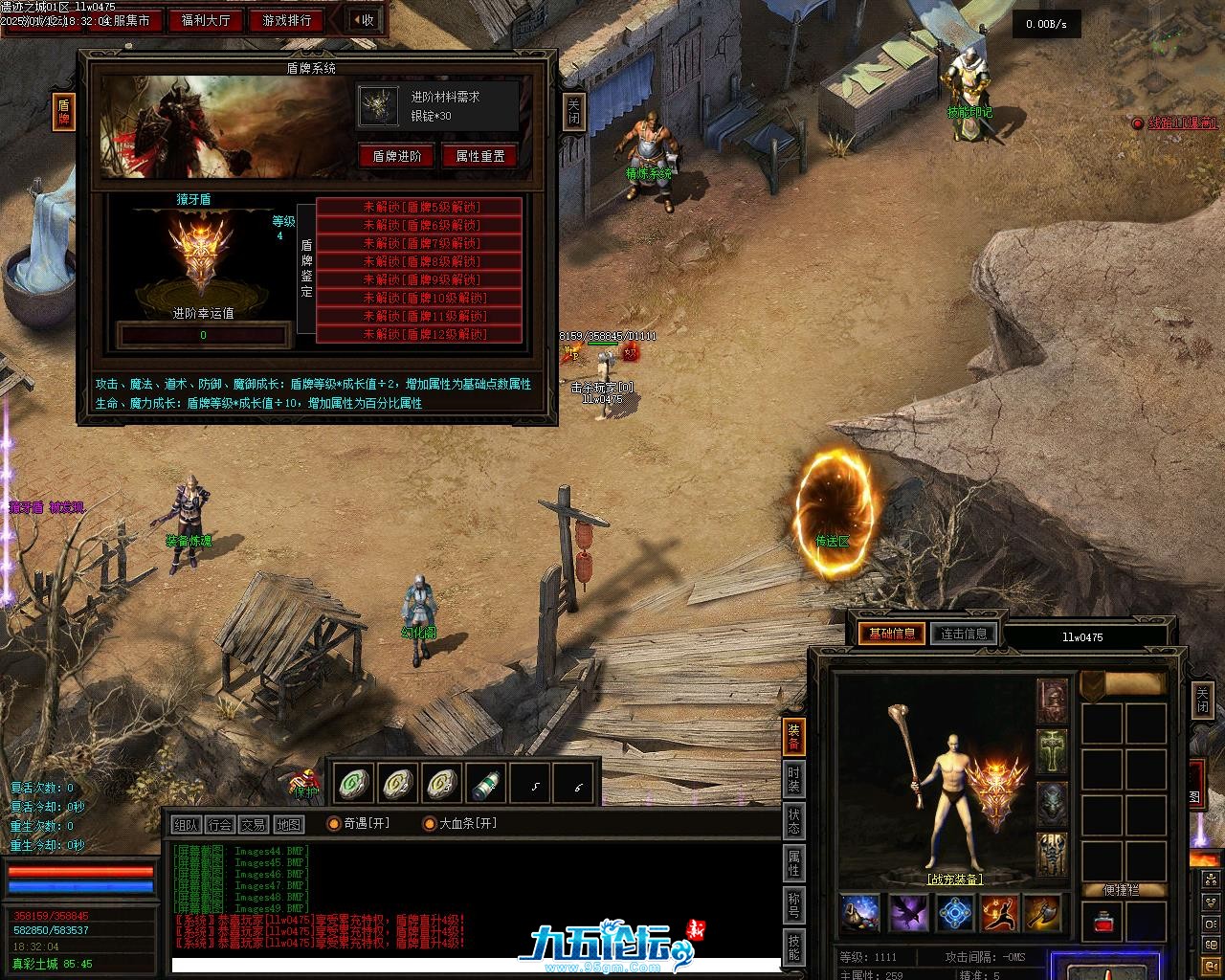Viewport: 1225px width, 980px height.
Task: Open the 技能 skills side tab
Action: click(793, 947)
